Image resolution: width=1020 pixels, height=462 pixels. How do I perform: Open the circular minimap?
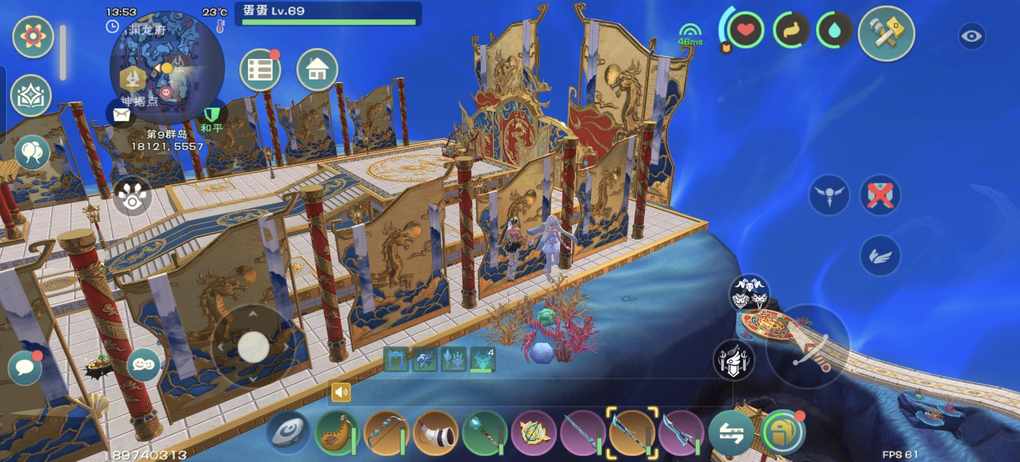point(166,66)
